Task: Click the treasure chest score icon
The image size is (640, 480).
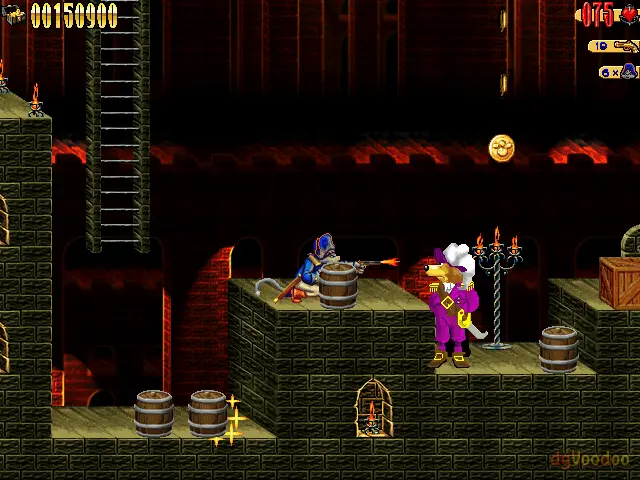Action: click(x=15, y=15)
